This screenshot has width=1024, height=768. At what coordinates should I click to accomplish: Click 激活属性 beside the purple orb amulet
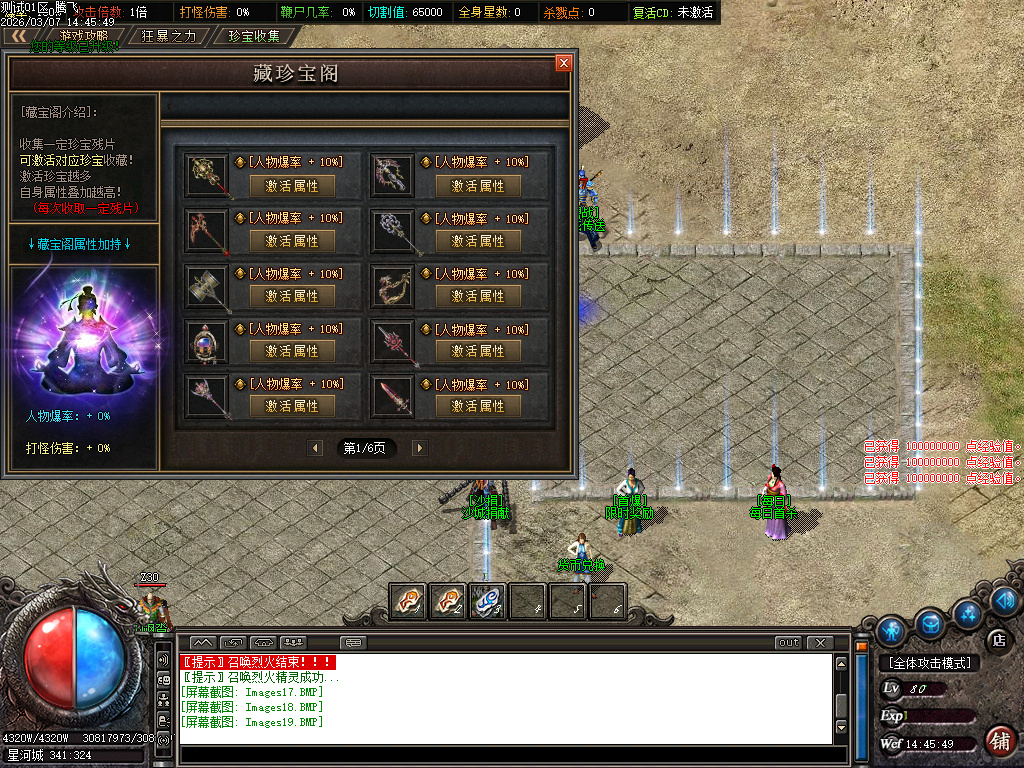(x=292, y=351)
